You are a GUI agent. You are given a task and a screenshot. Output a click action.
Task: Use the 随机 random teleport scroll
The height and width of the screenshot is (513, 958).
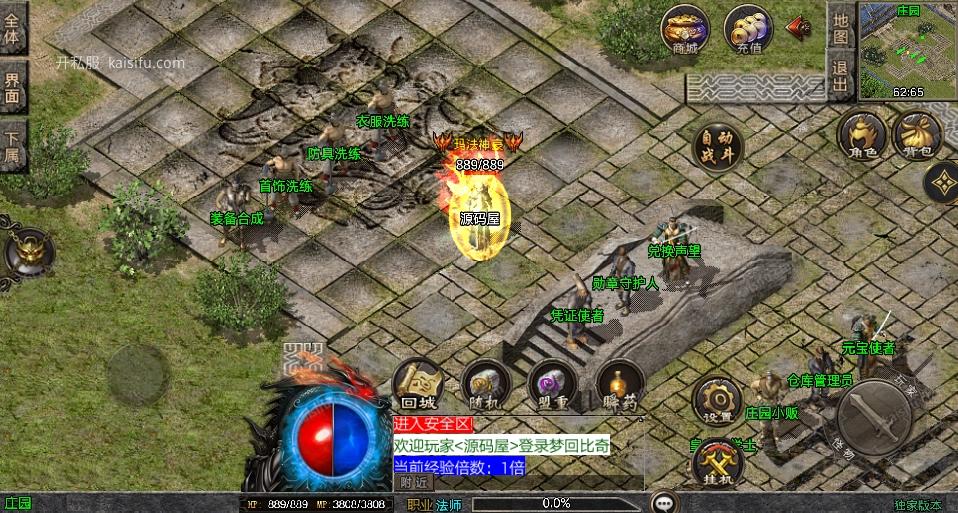coord(485,384)
